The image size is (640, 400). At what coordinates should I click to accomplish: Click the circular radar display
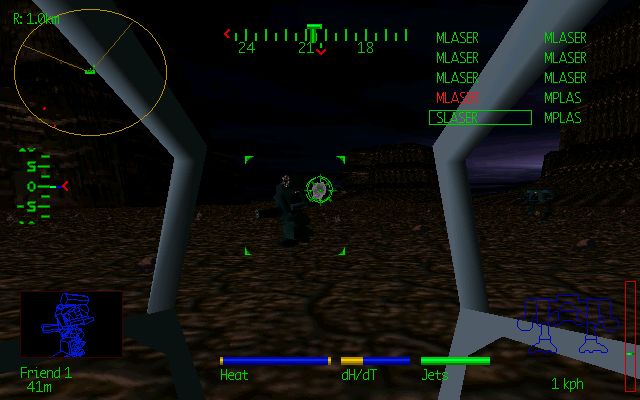click(90, 72)
